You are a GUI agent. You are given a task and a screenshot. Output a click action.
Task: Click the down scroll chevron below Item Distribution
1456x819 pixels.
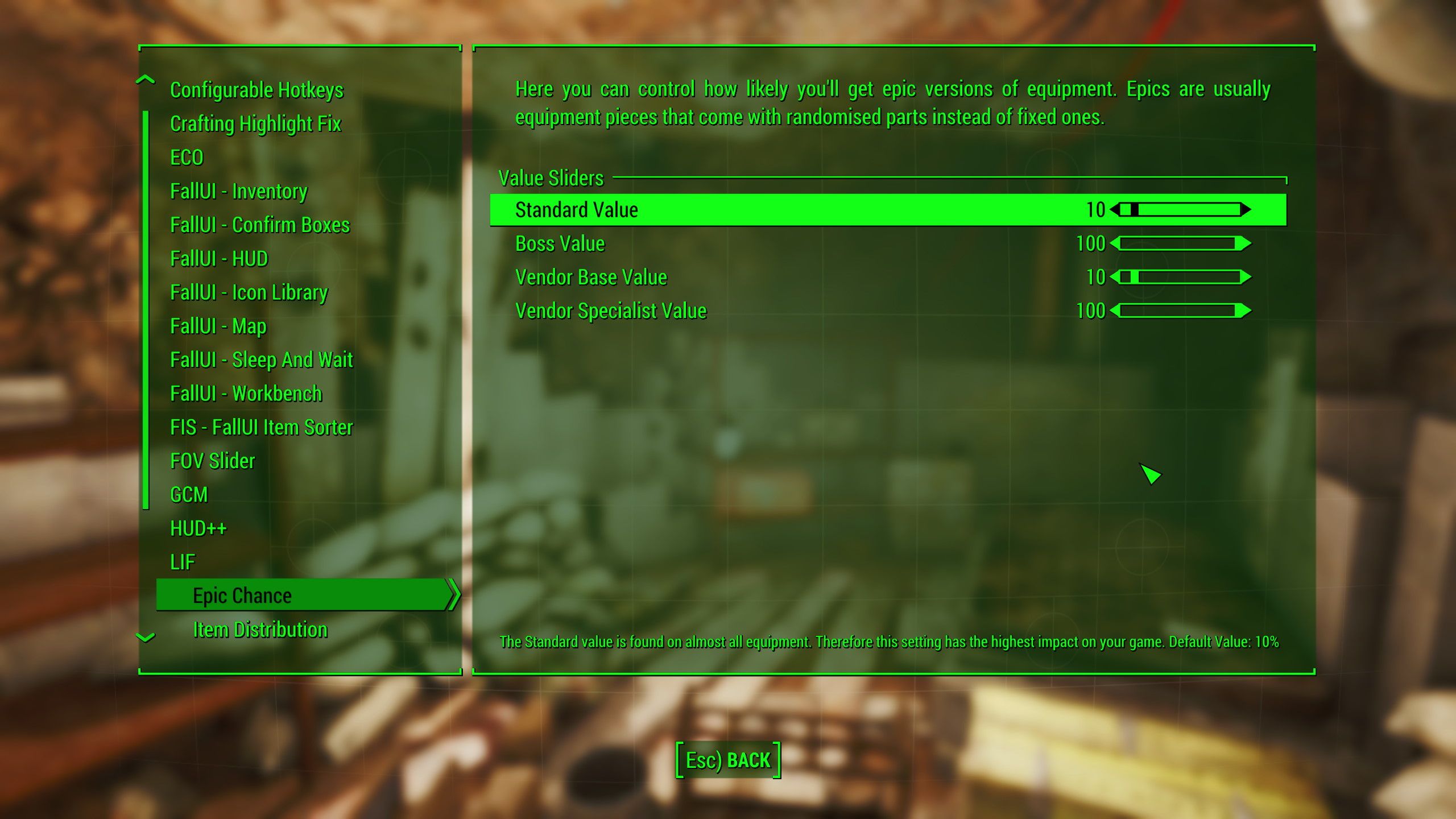(x=146, y=638)
